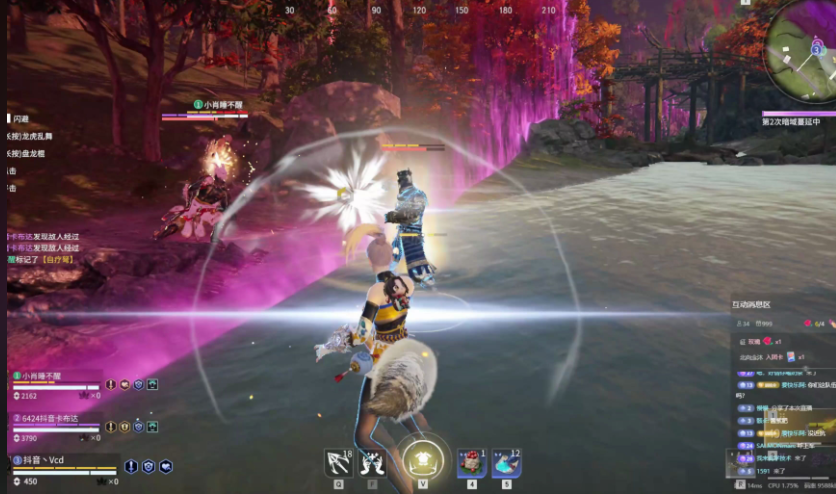Trigger the F crossed-blades skill
This screenshot has height=494, width=836.
click(x=373, y=462)
